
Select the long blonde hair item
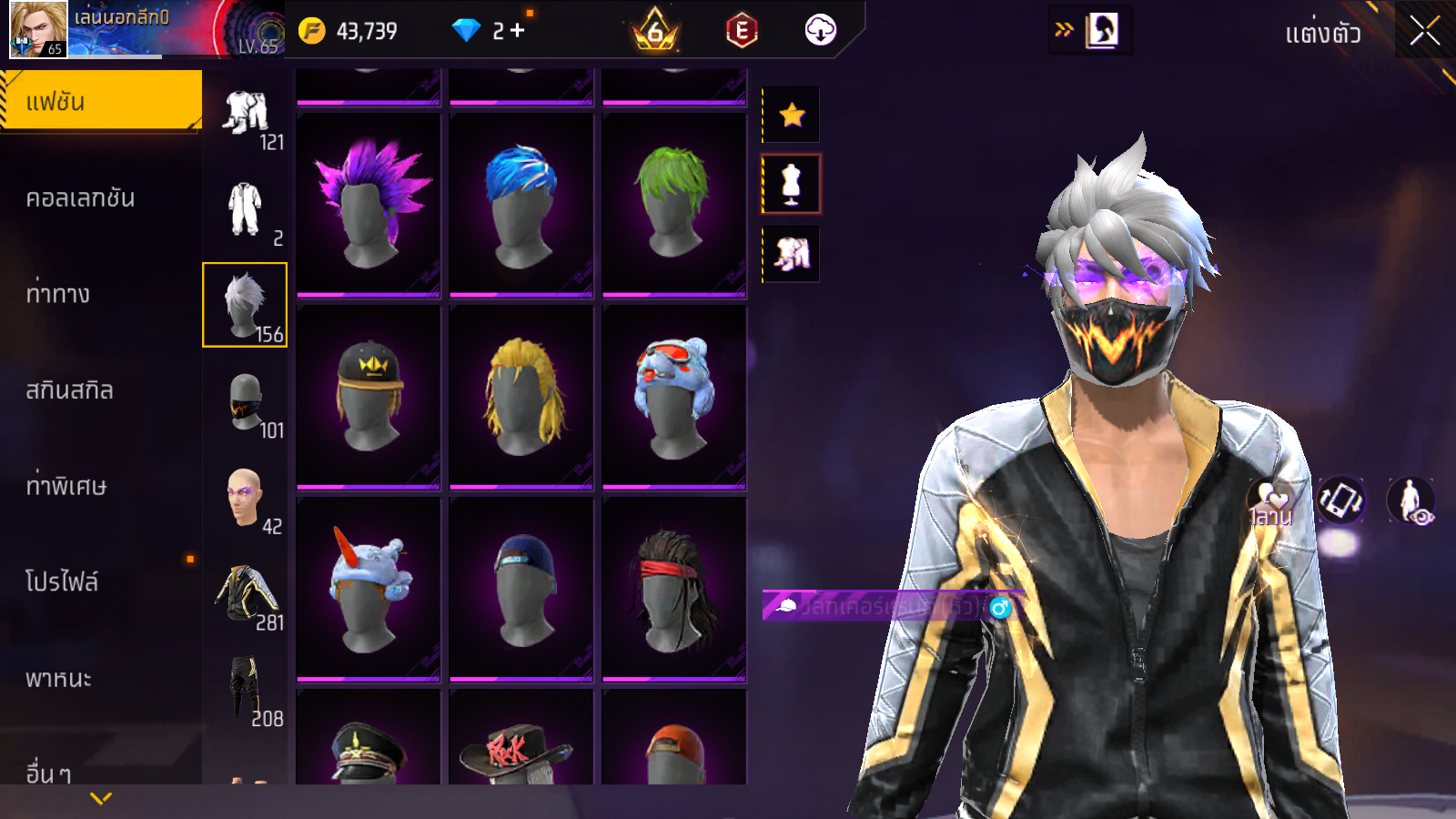(x=521, y=396)
